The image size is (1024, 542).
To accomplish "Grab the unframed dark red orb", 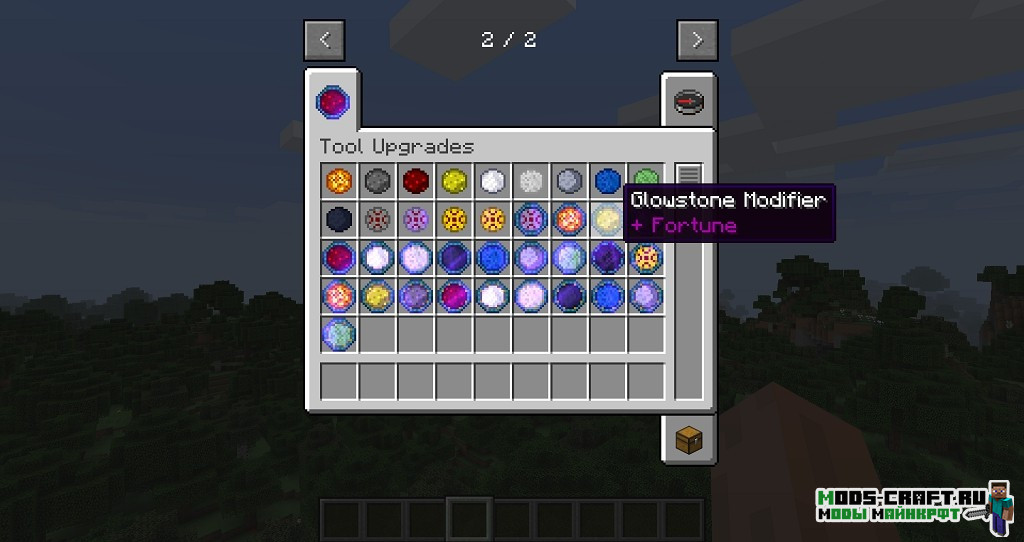I will tap(415, 181).
